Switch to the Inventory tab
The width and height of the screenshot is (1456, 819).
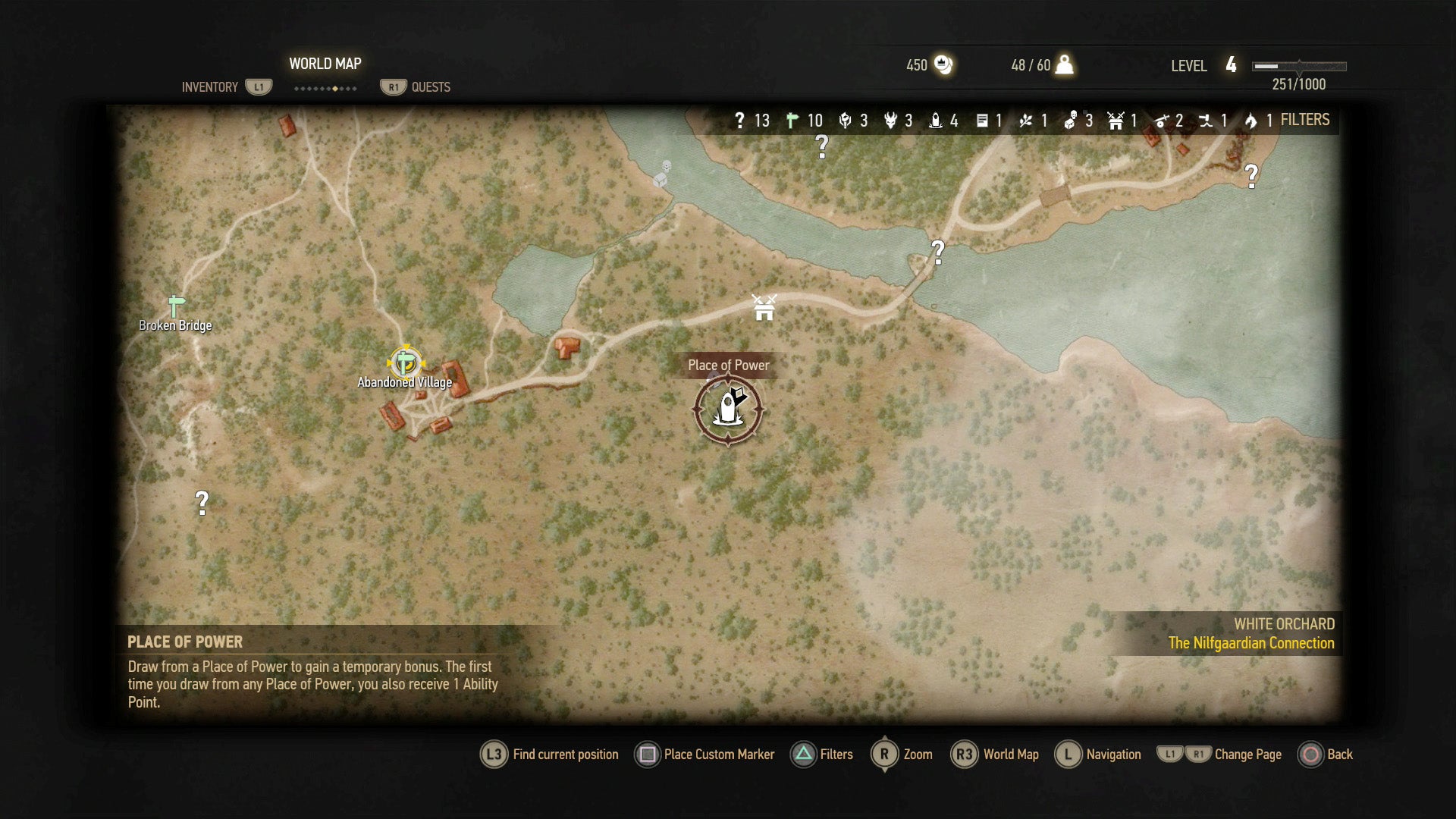pyautogui.click(x=210, y=87)
